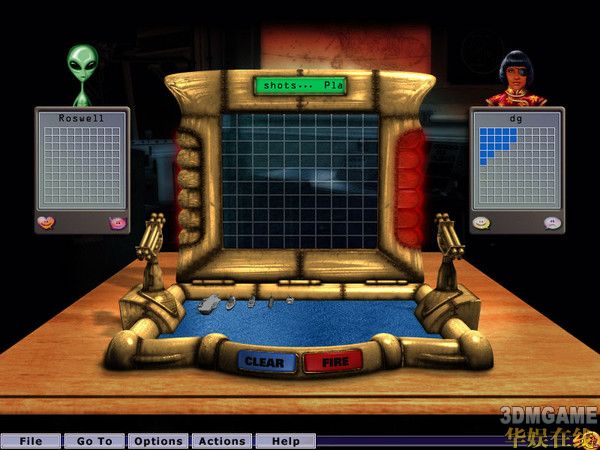This screenshot has height=450, width=600.
Task: Click the blue CLEAR button
Action: [265, 362]
